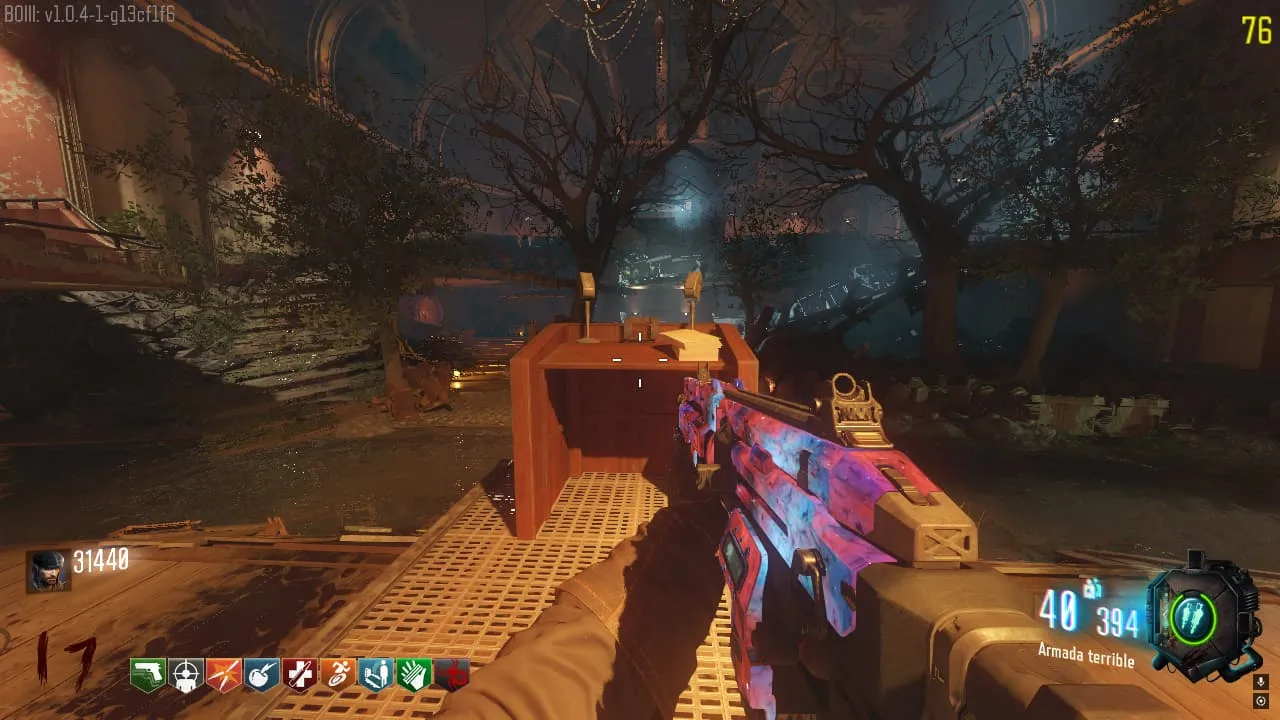This screenshot has height=720, width=1280.
Task: Click the player character portrait
Action: (x=48, y=571)
